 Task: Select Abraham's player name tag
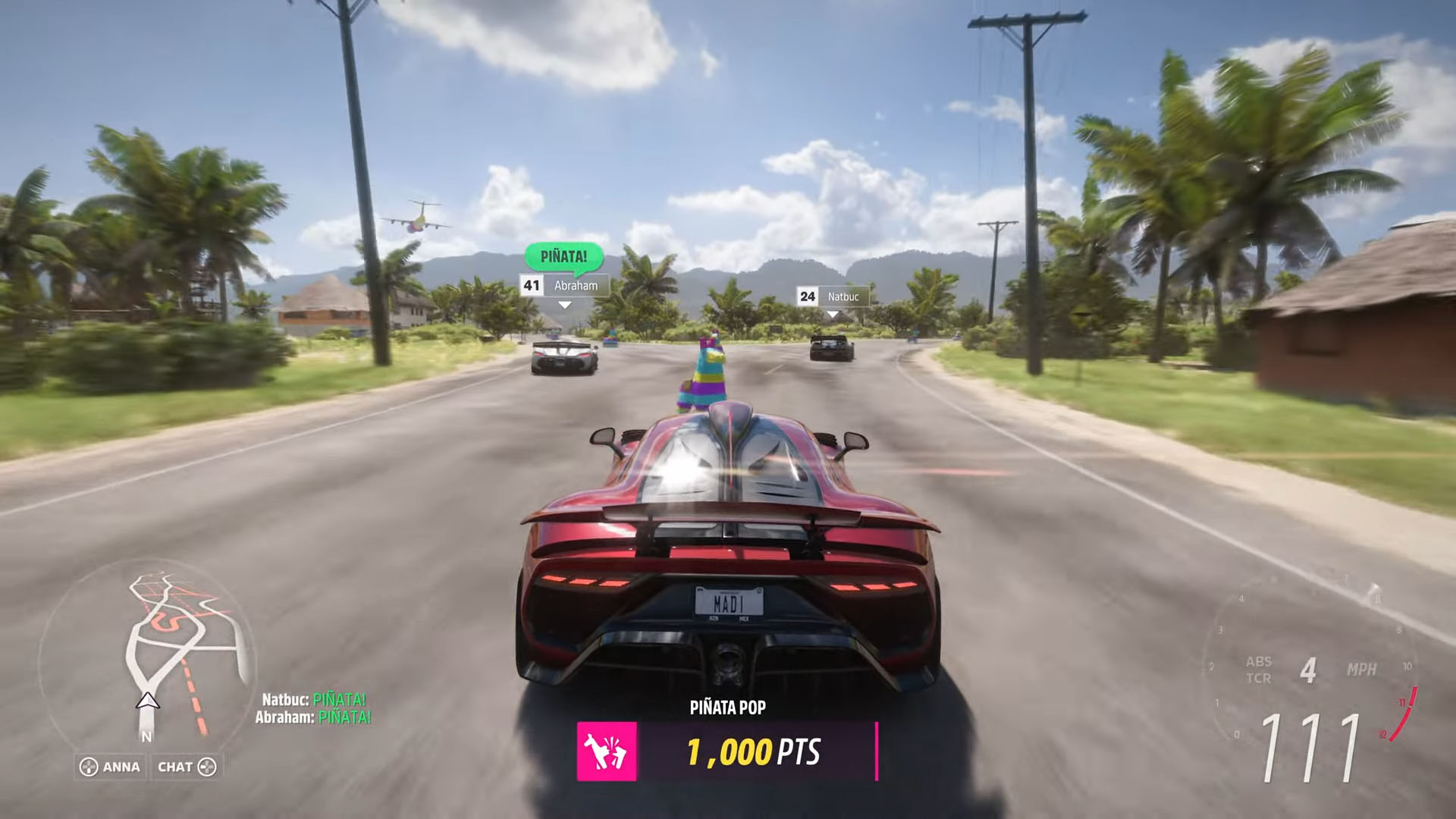coord(564,286)
